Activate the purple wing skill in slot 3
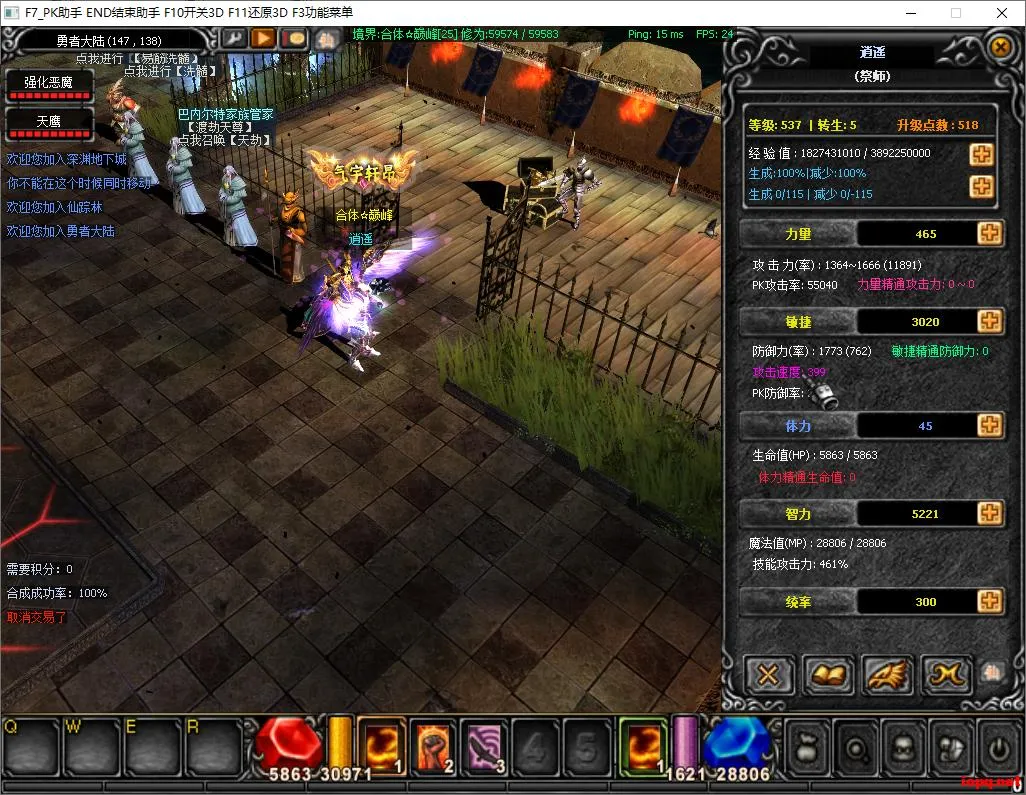The width and height of the screenshot is (1026, 795). (485, 746)
